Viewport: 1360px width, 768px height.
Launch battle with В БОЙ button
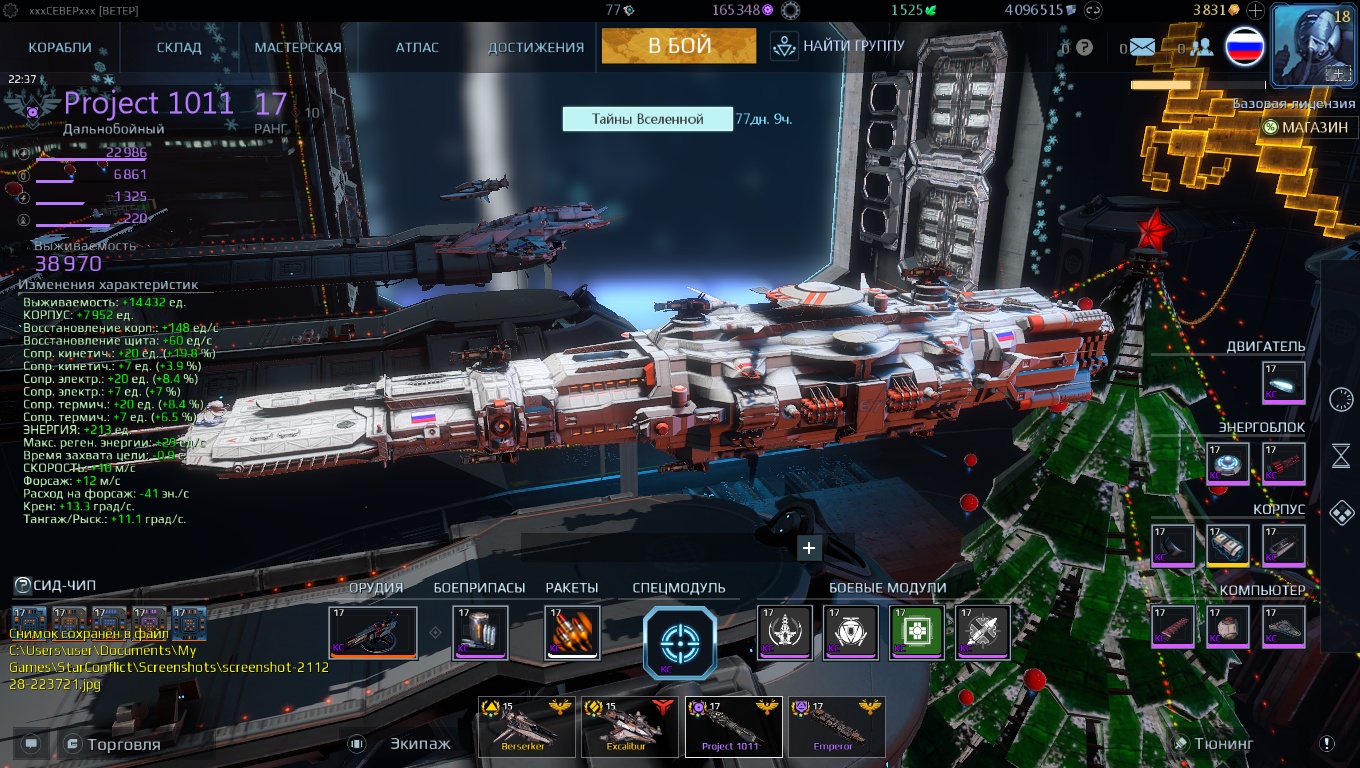point(679,45)
